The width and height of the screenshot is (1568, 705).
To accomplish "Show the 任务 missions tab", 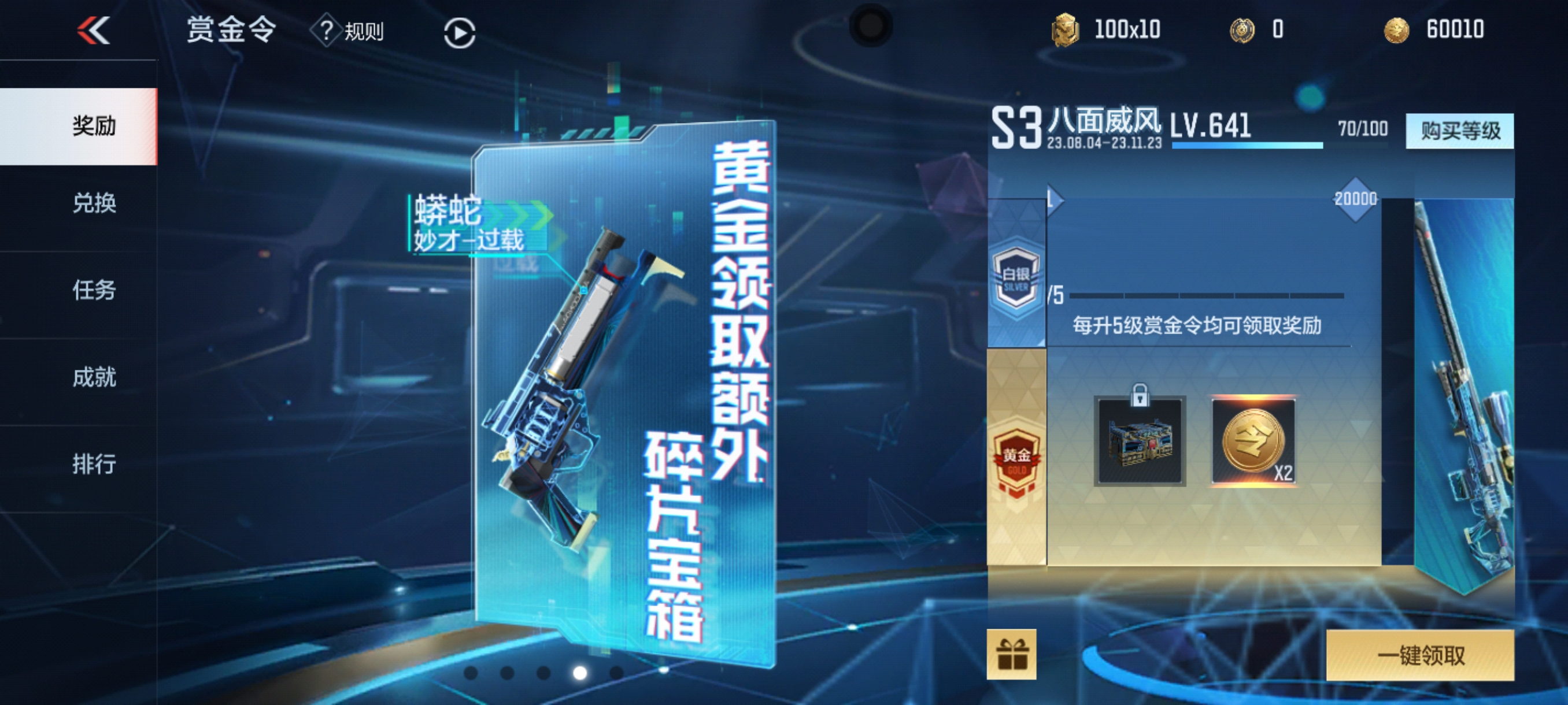I will pyautogui.click(x=93, y=290).
